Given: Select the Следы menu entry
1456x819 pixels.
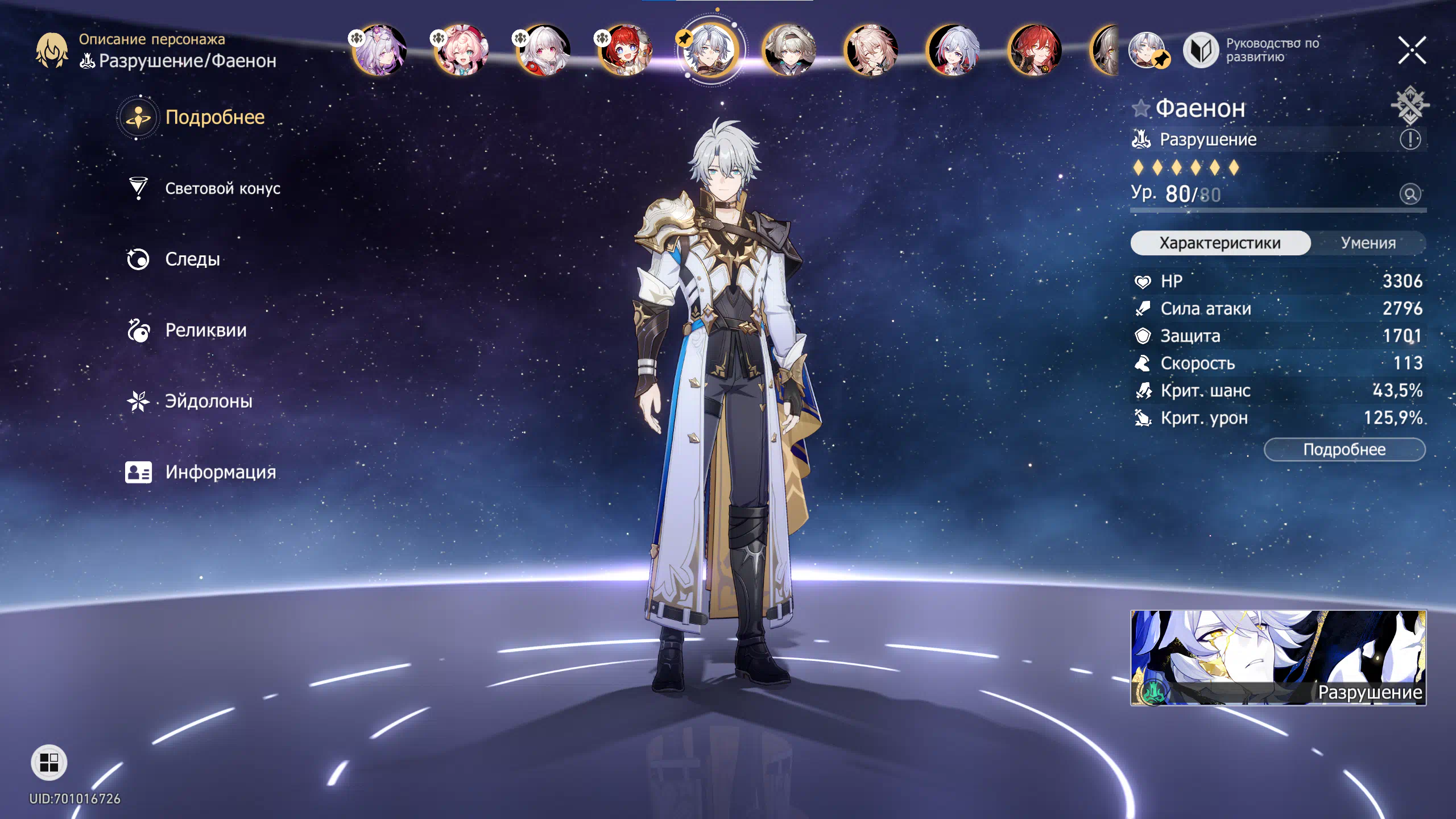Looking at the screenshot, I should point(192,259).
